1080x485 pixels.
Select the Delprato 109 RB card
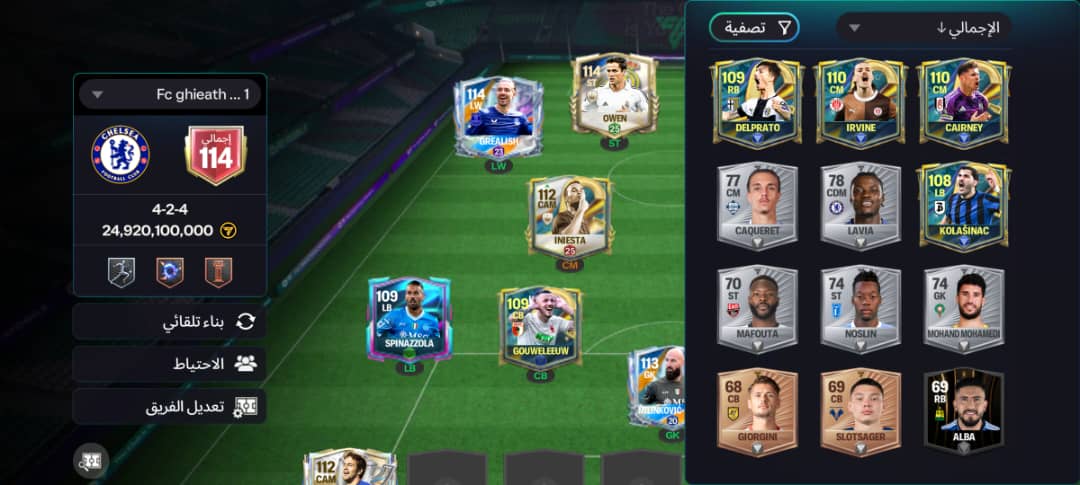point(757,103)
